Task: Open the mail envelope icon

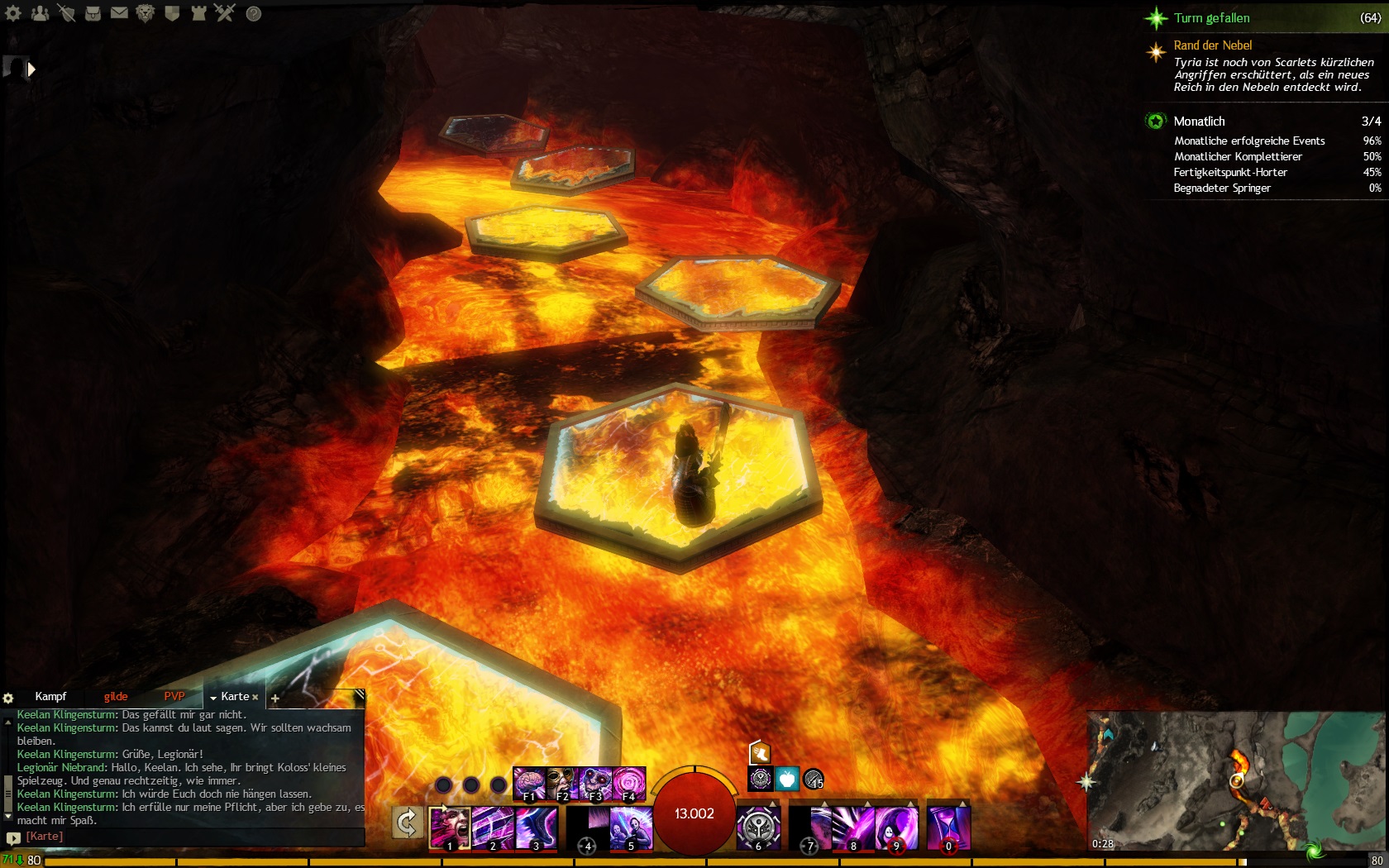Action: (x=119, y=13)
